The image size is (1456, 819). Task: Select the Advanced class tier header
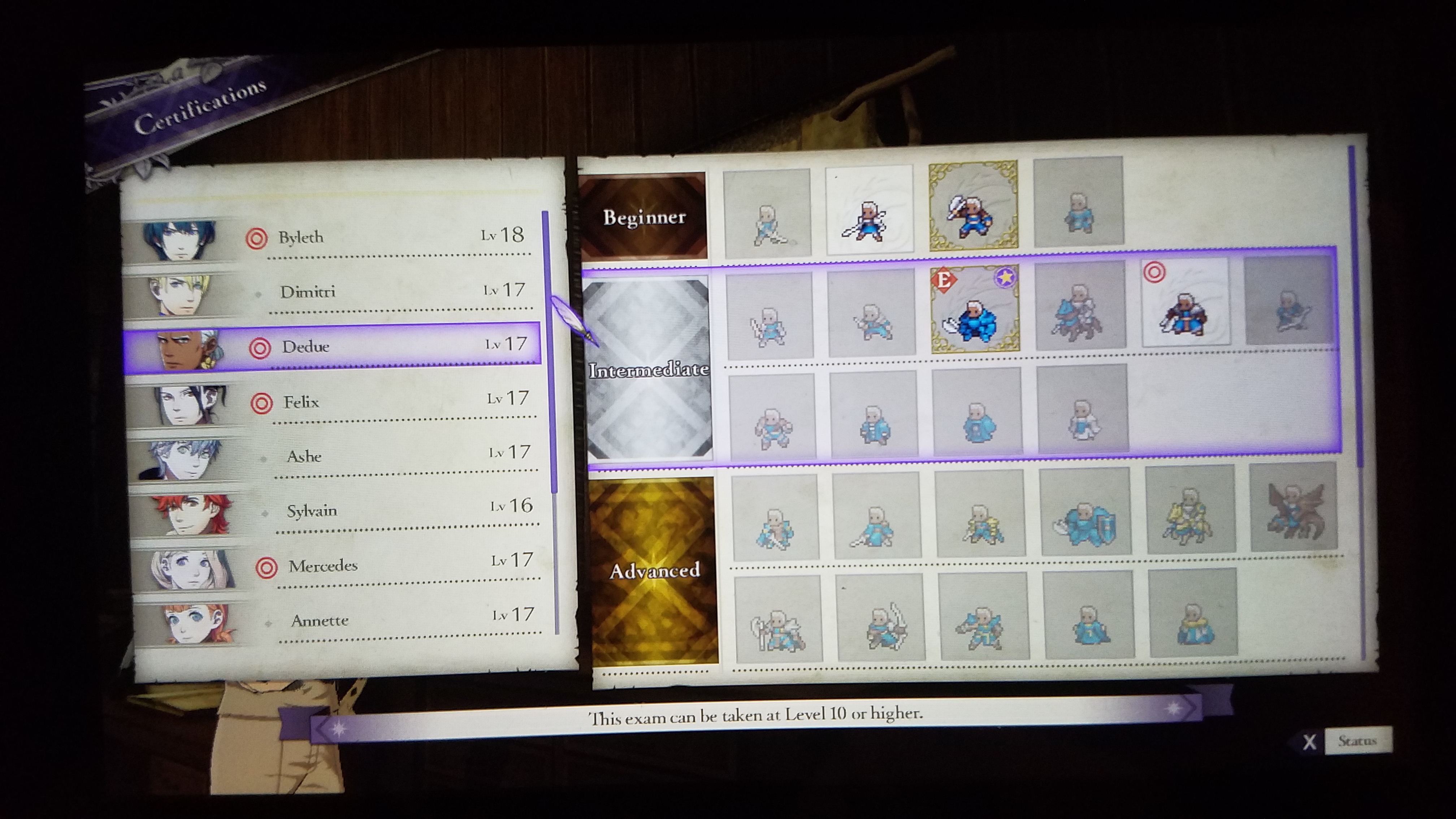tap(655, 570)
